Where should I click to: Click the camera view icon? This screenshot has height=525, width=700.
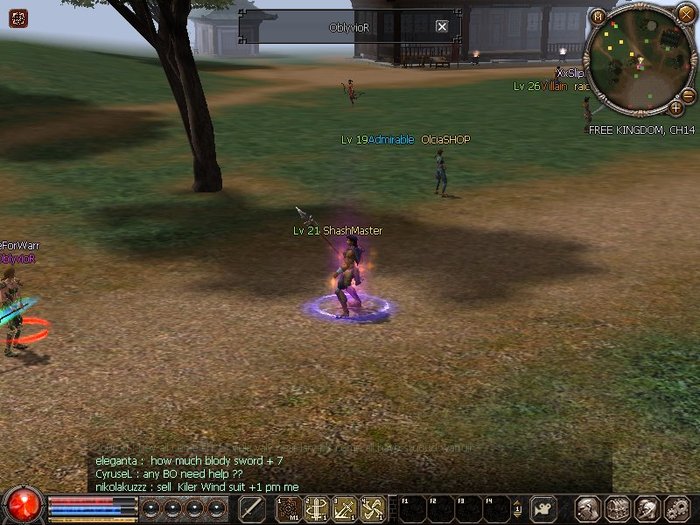coord(543,508)
